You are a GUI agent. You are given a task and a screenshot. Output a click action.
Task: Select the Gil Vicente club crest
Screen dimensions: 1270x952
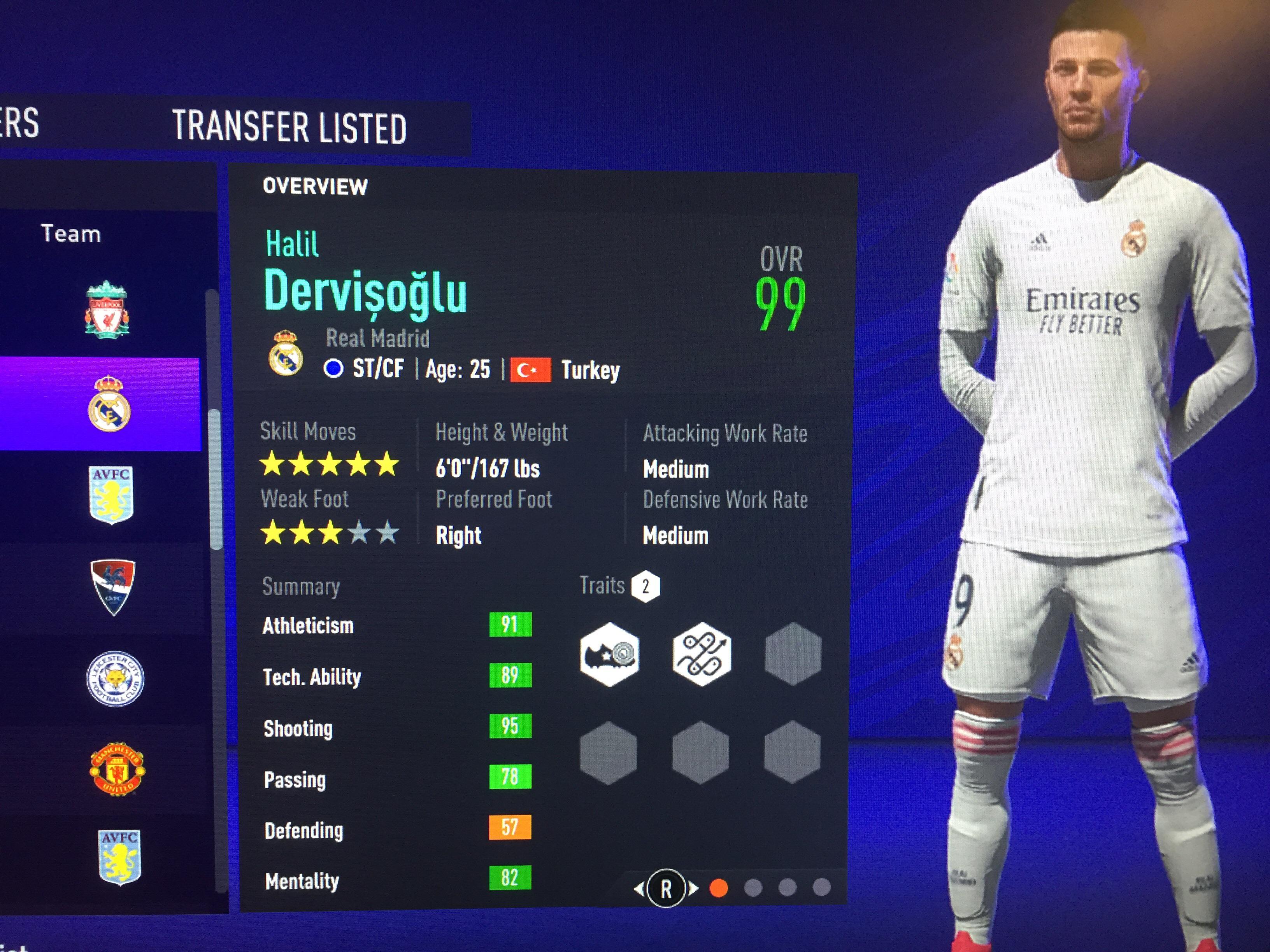click(112, 588)
